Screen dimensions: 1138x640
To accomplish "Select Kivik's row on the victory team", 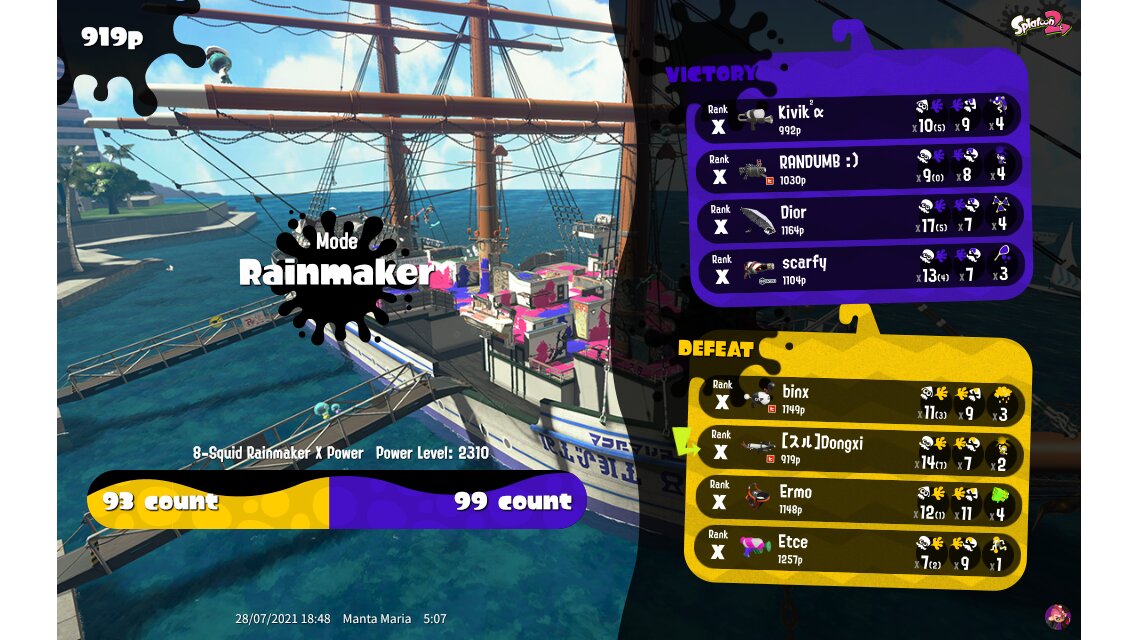I will [858, 117].
